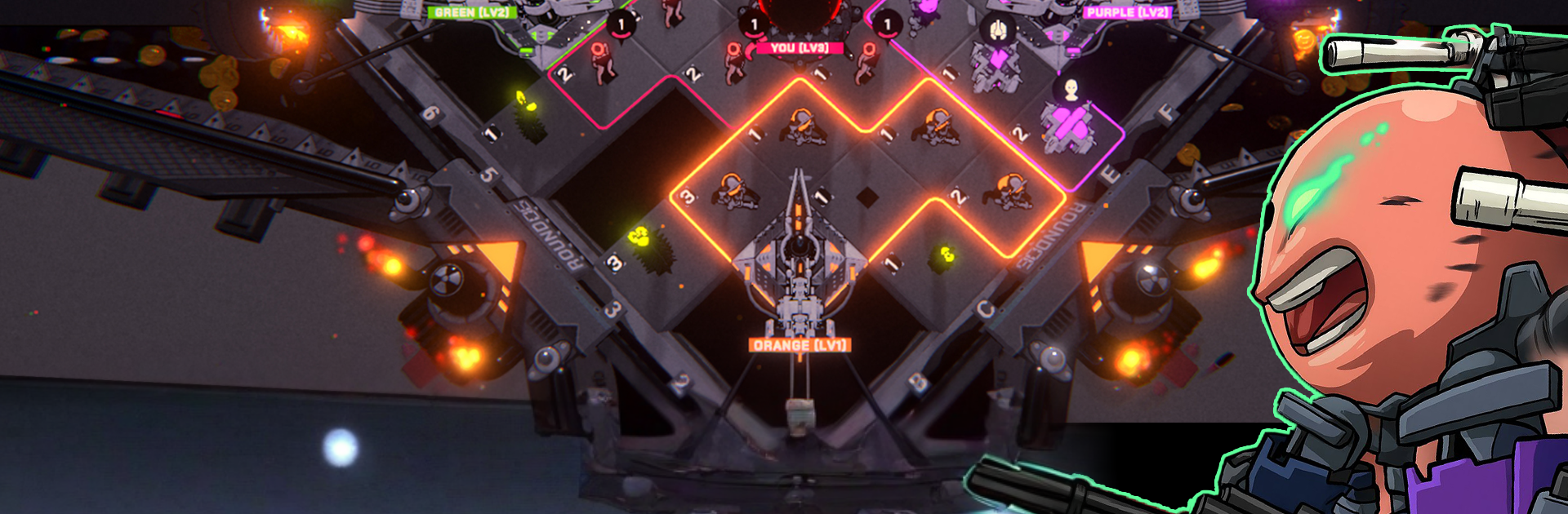Select the black diamond tile in orange territory
This screenshot has height=514, width=1568.
(x=866, y=196)
